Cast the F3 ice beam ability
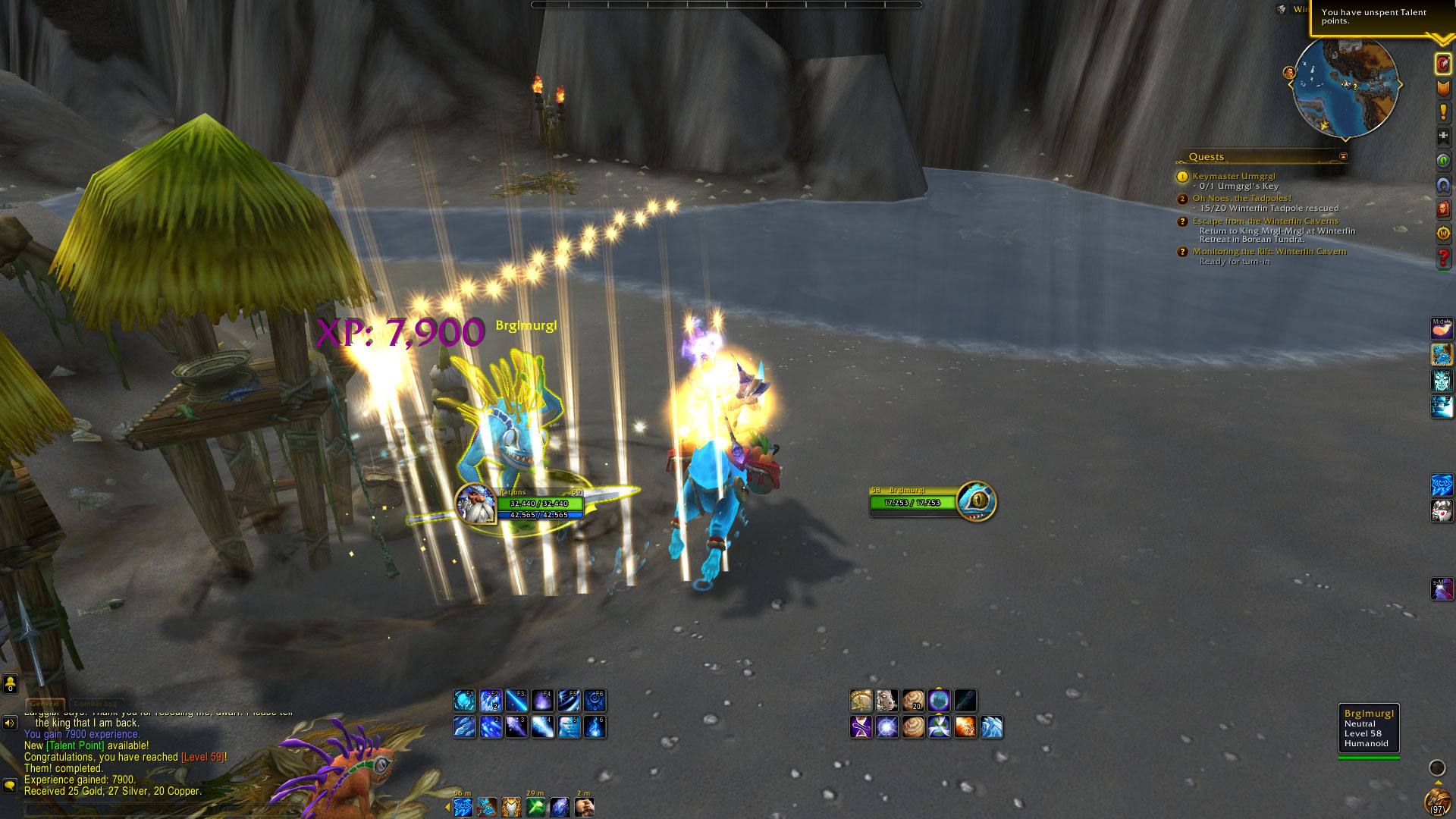The image size is (1456, 819). pos(516,701)
